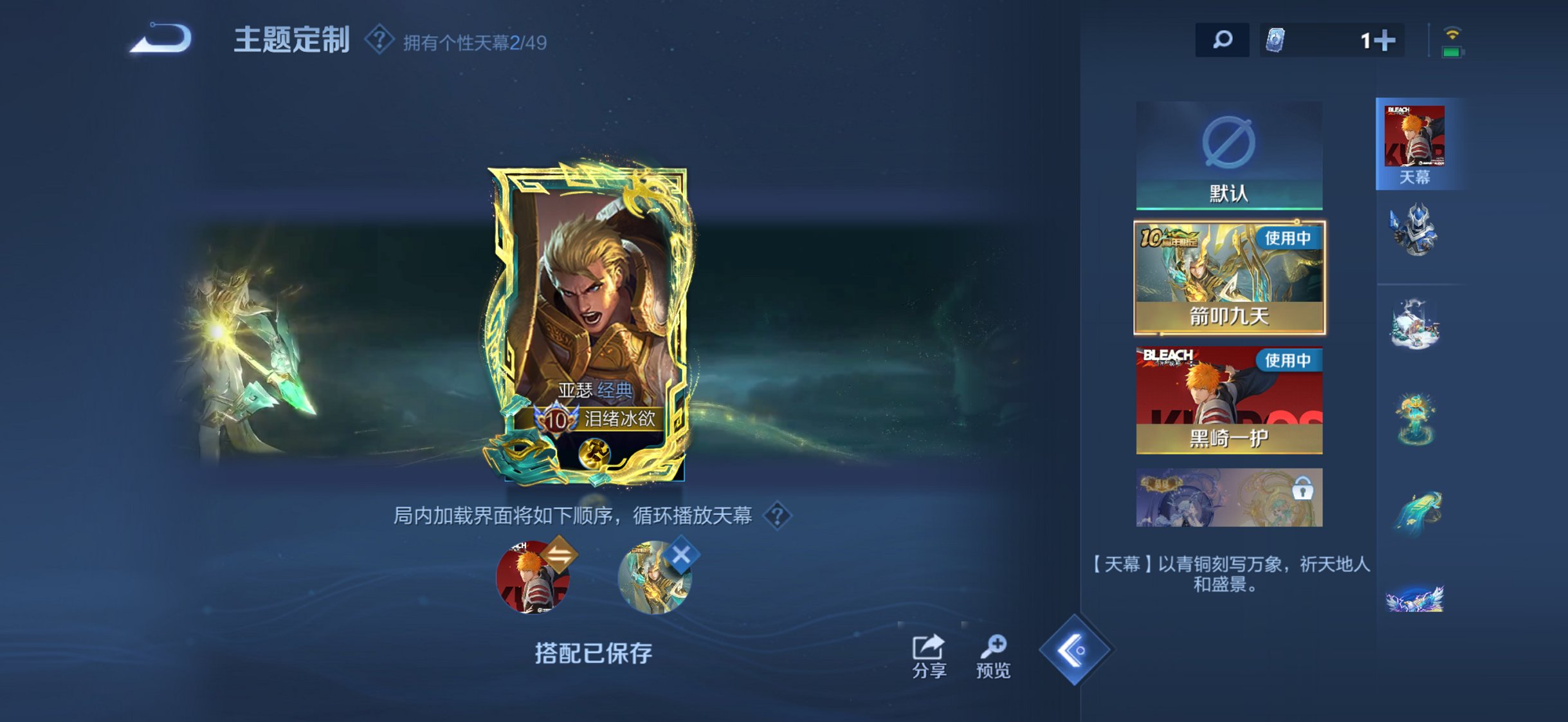Select the peacock trail effect category icon
The width and height of the screenshot is (1568, 722).
(1416, 508)
